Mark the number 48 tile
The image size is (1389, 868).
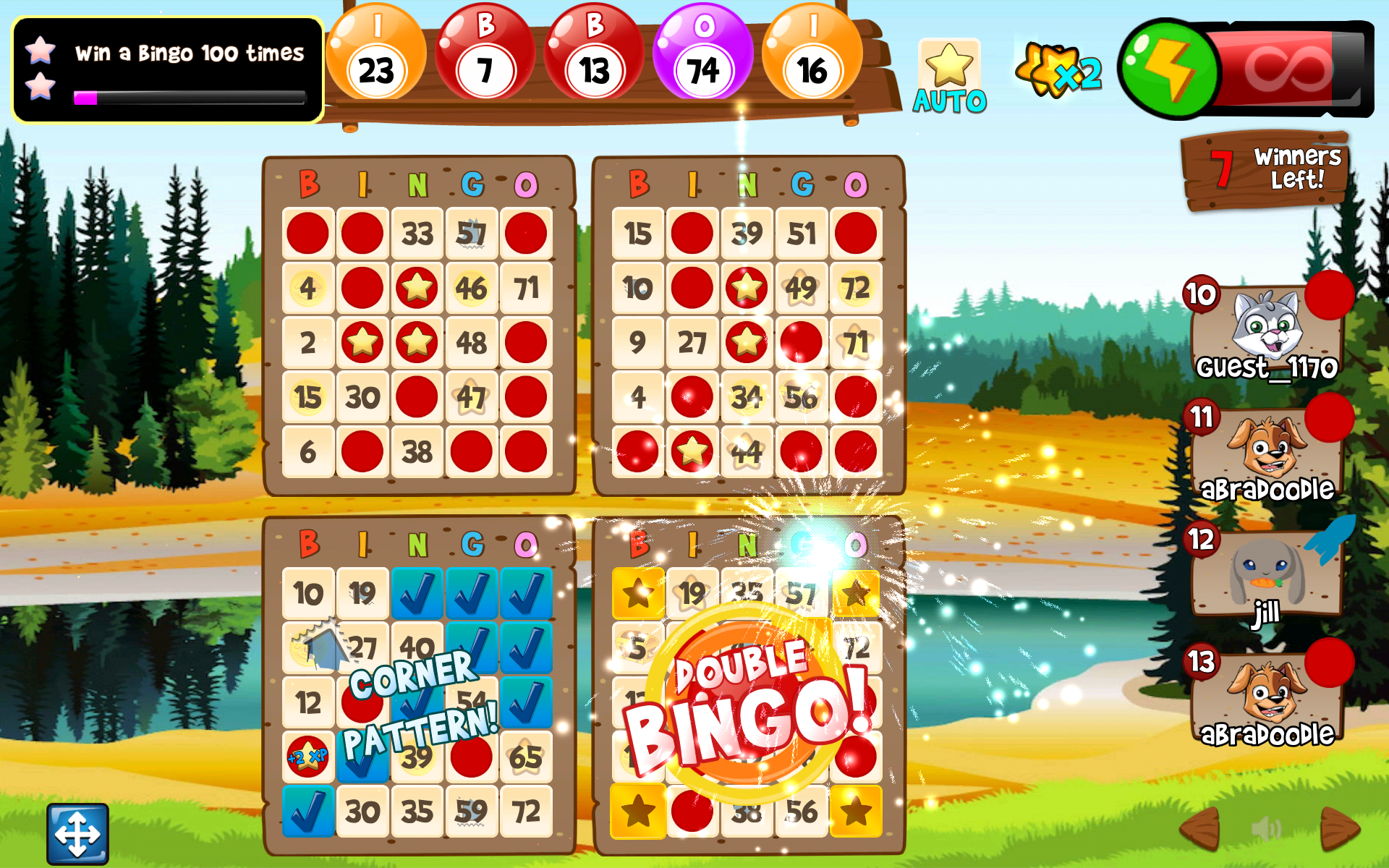pyautogui.click(x=472, y=343)
